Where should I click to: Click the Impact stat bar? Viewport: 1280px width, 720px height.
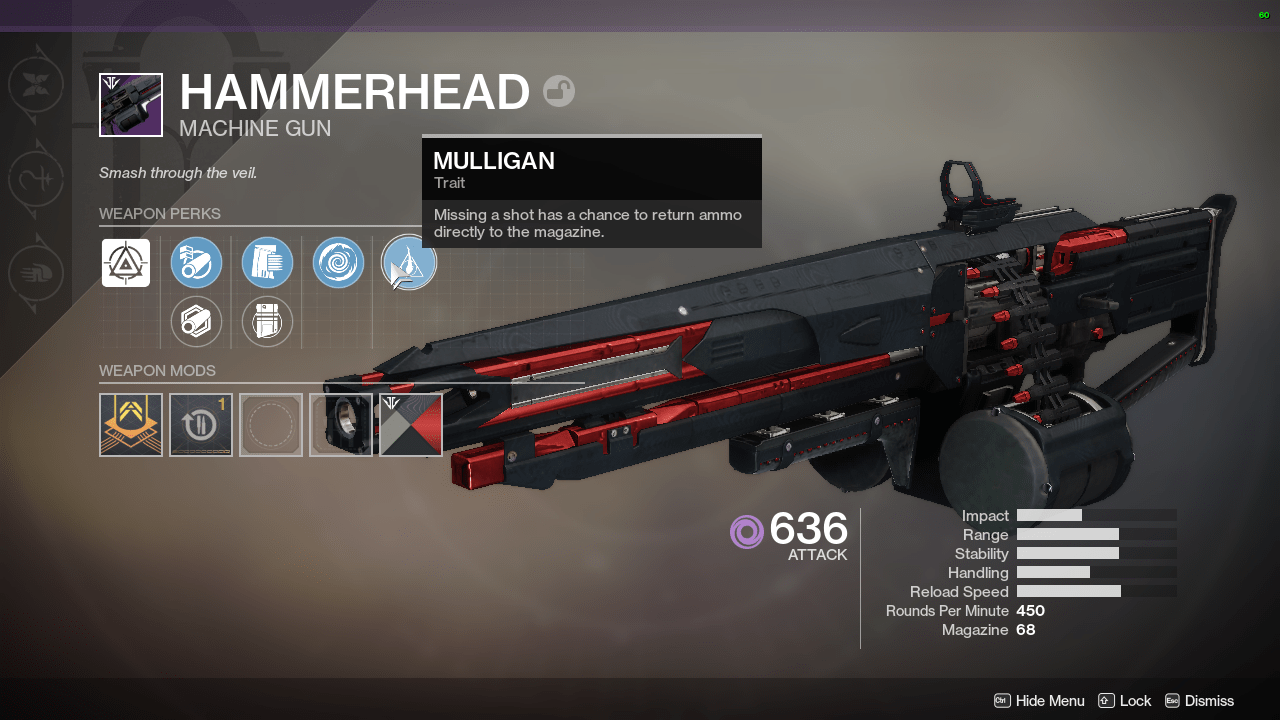[1049, 515]
